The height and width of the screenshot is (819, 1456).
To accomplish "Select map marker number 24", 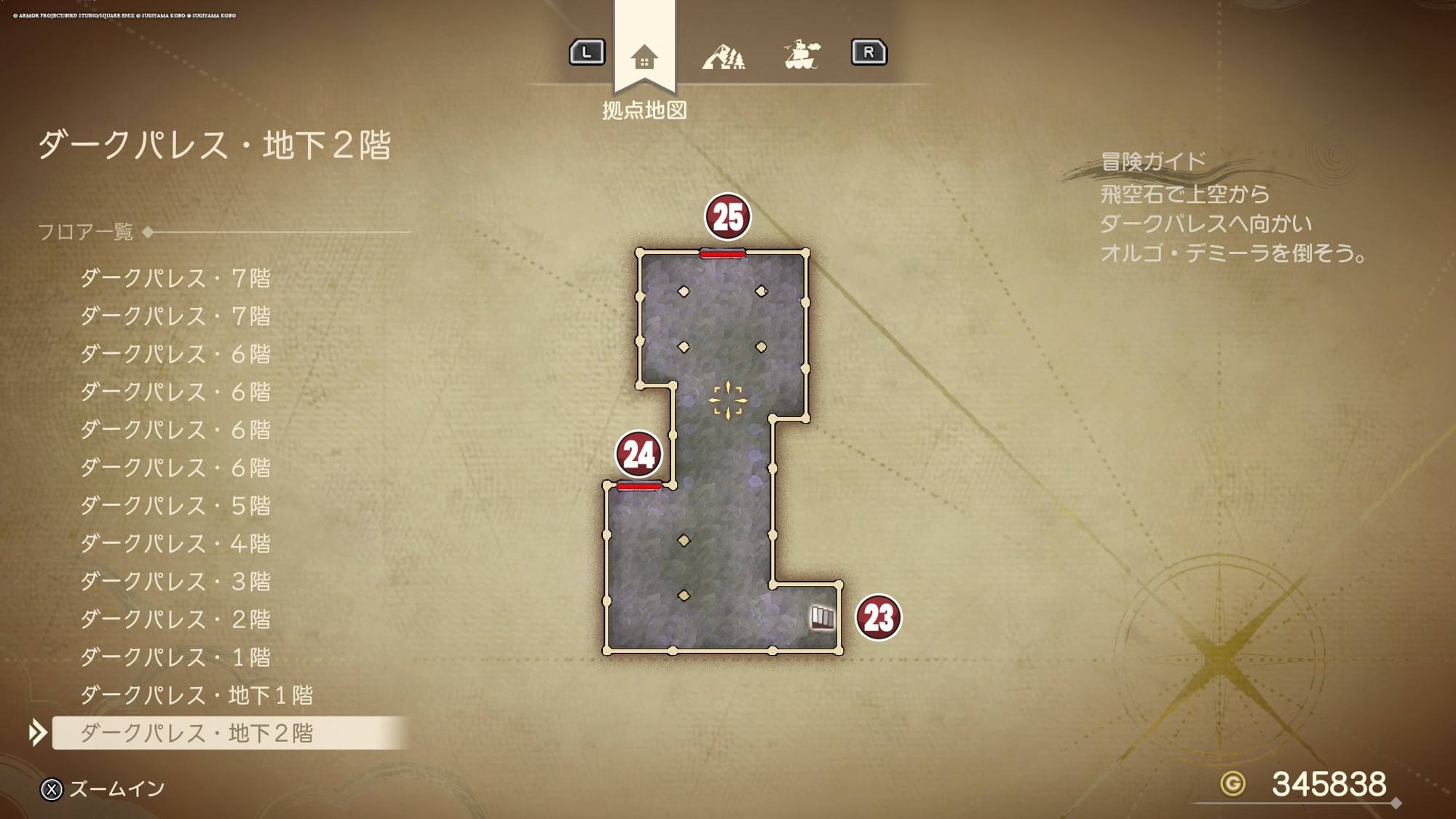I will [x=638, y=454].
